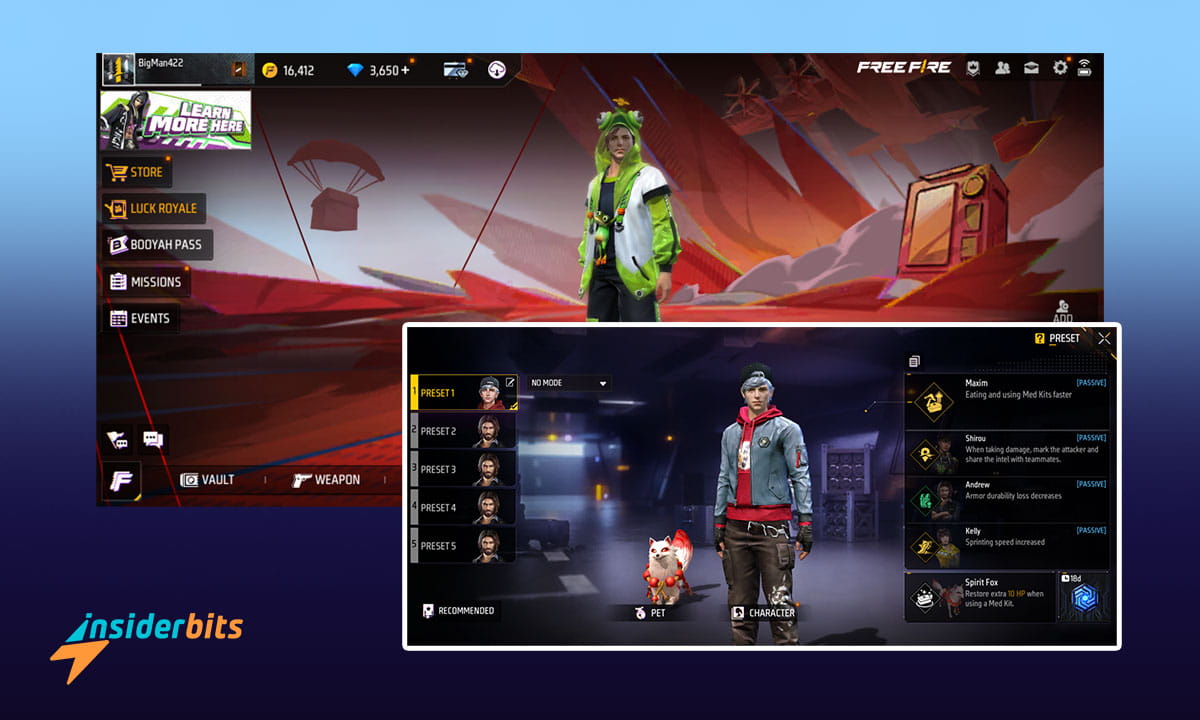Open the Vault
The width and height of the screenshot is (1200, 720).
point(207,480)
